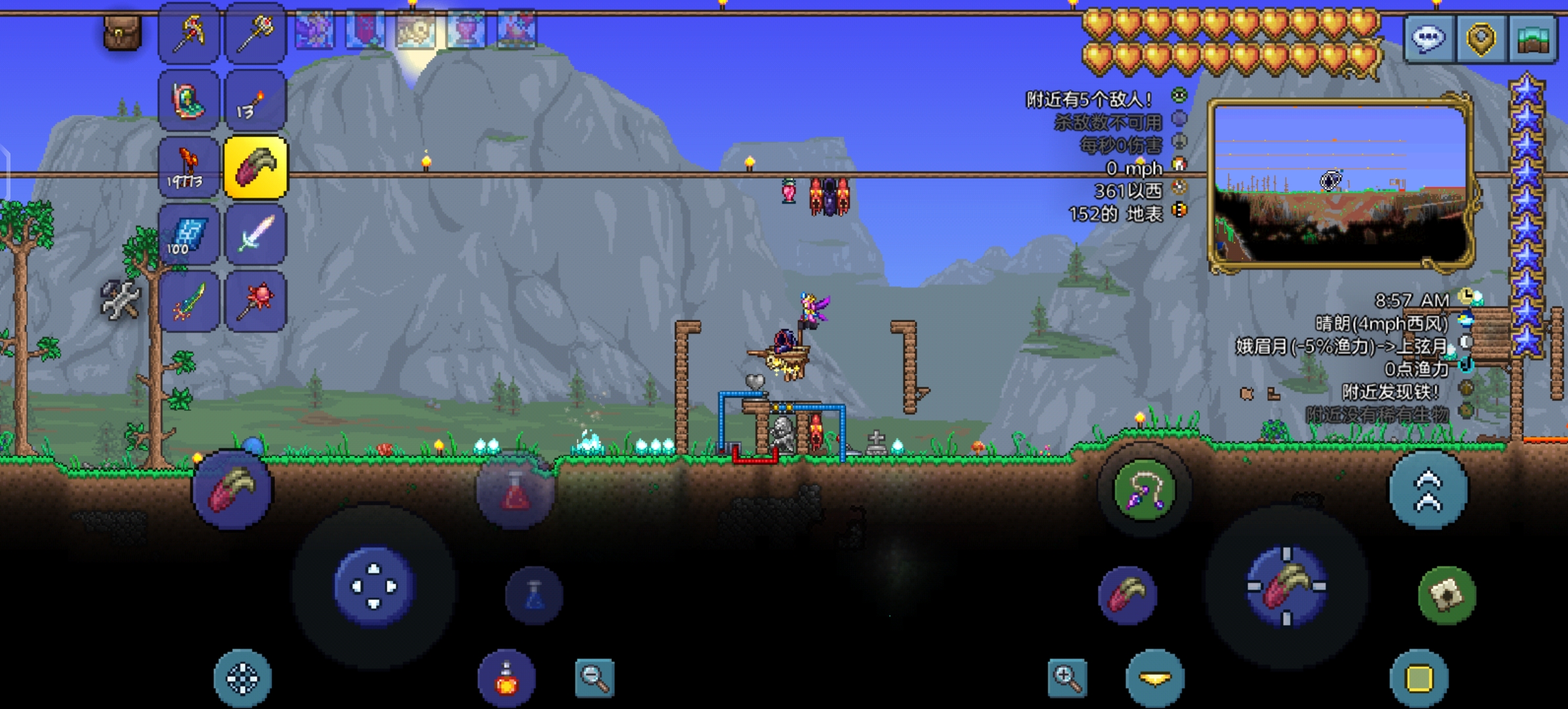Tap the double-arrow jump button
Screen dimensions: 1568x709
click(x=1429, y=490)
